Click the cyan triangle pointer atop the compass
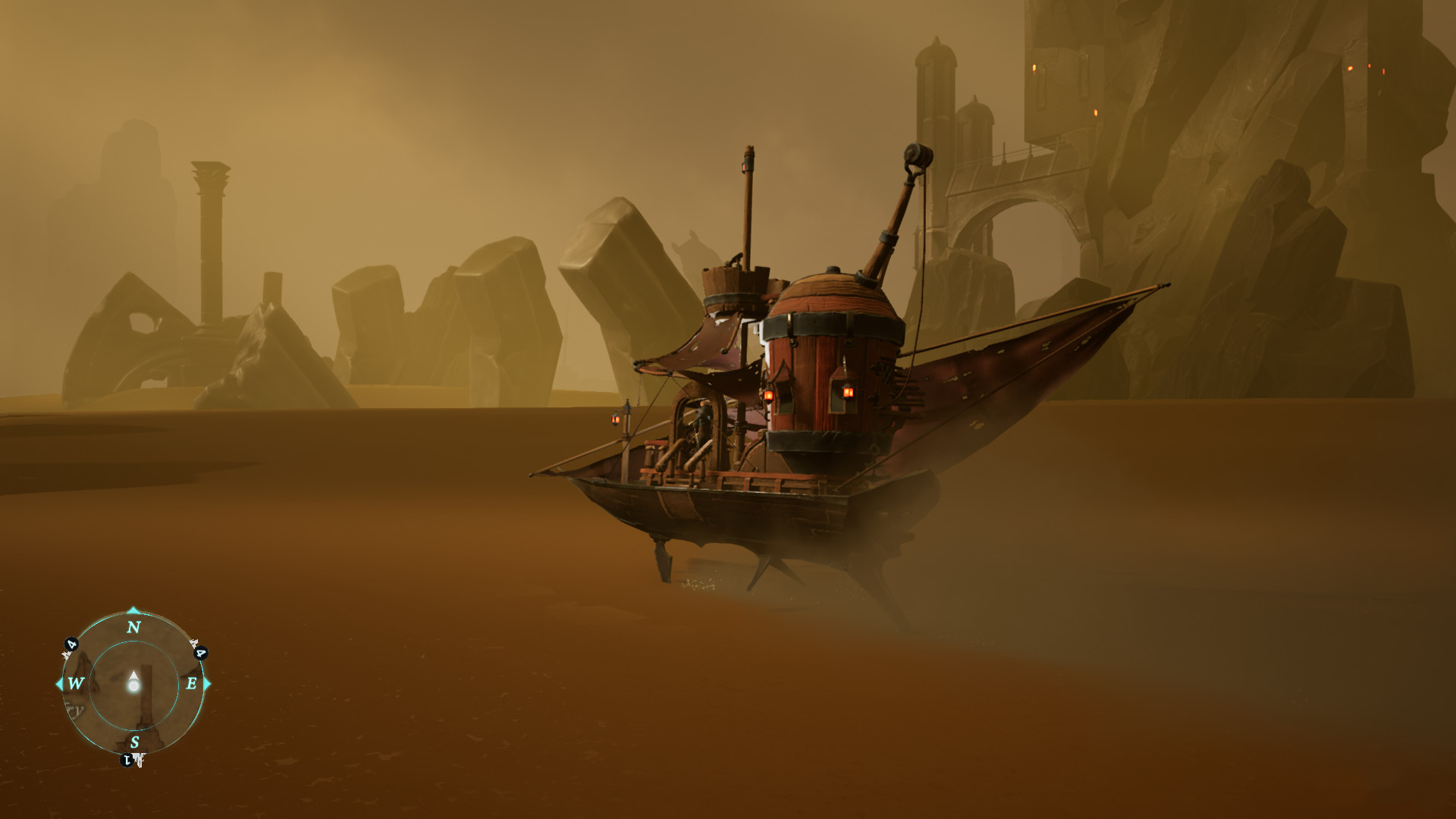This screenshot has height=819, width=1456. point(133,611)
